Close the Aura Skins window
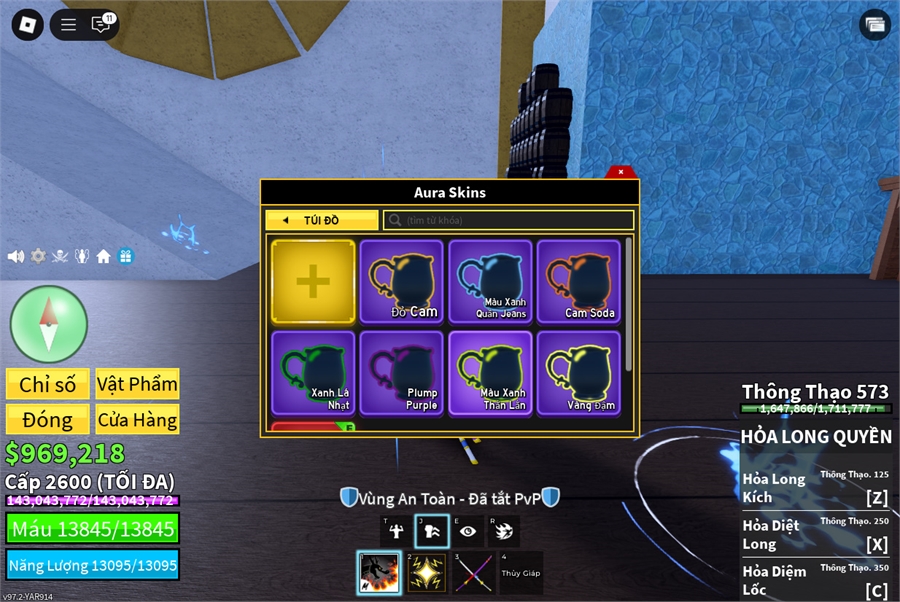The image size is (900, 602). [x=621, y=172]
